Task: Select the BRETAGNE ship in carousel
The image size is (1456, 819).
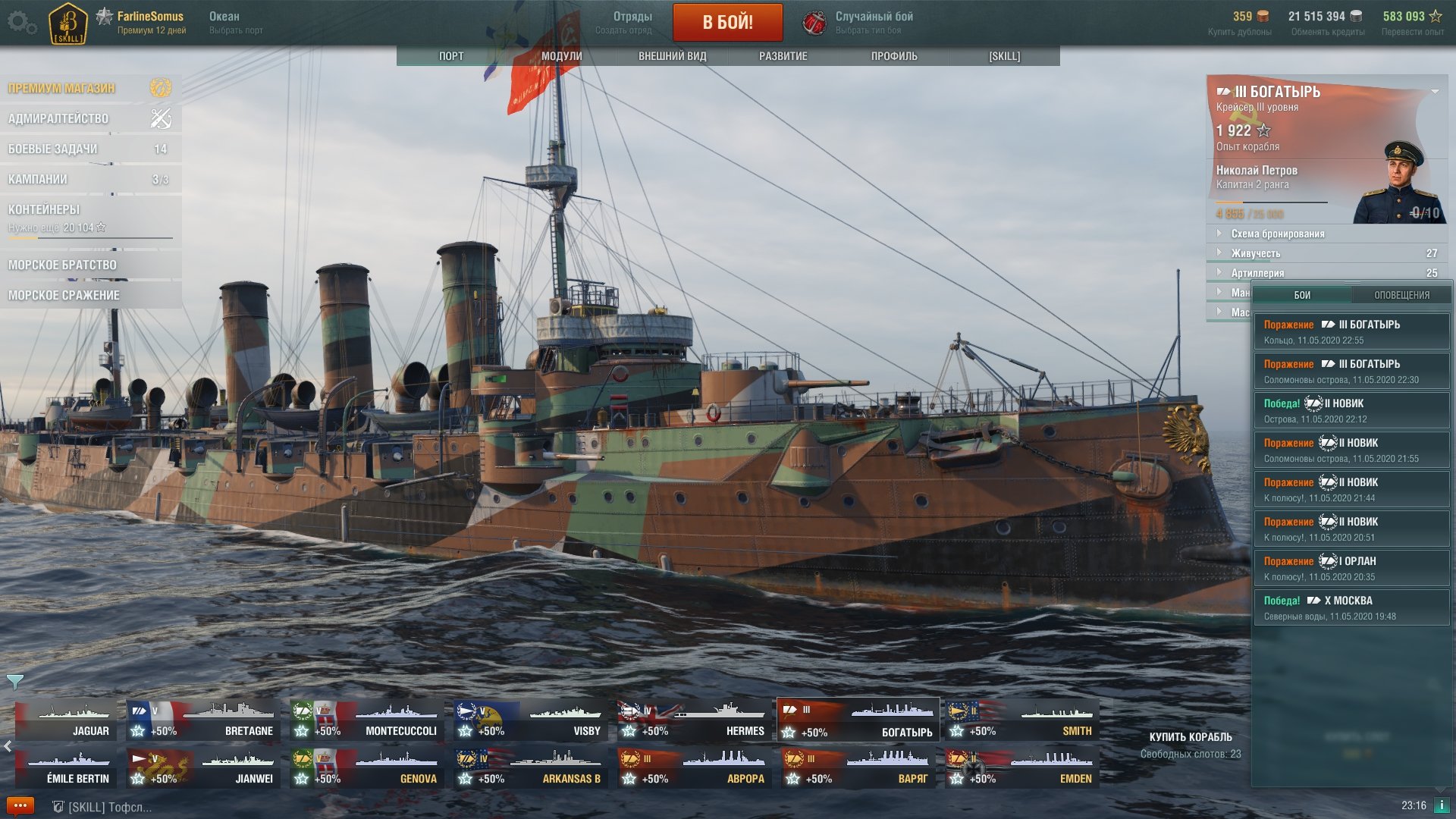Action: coord(202,720)
